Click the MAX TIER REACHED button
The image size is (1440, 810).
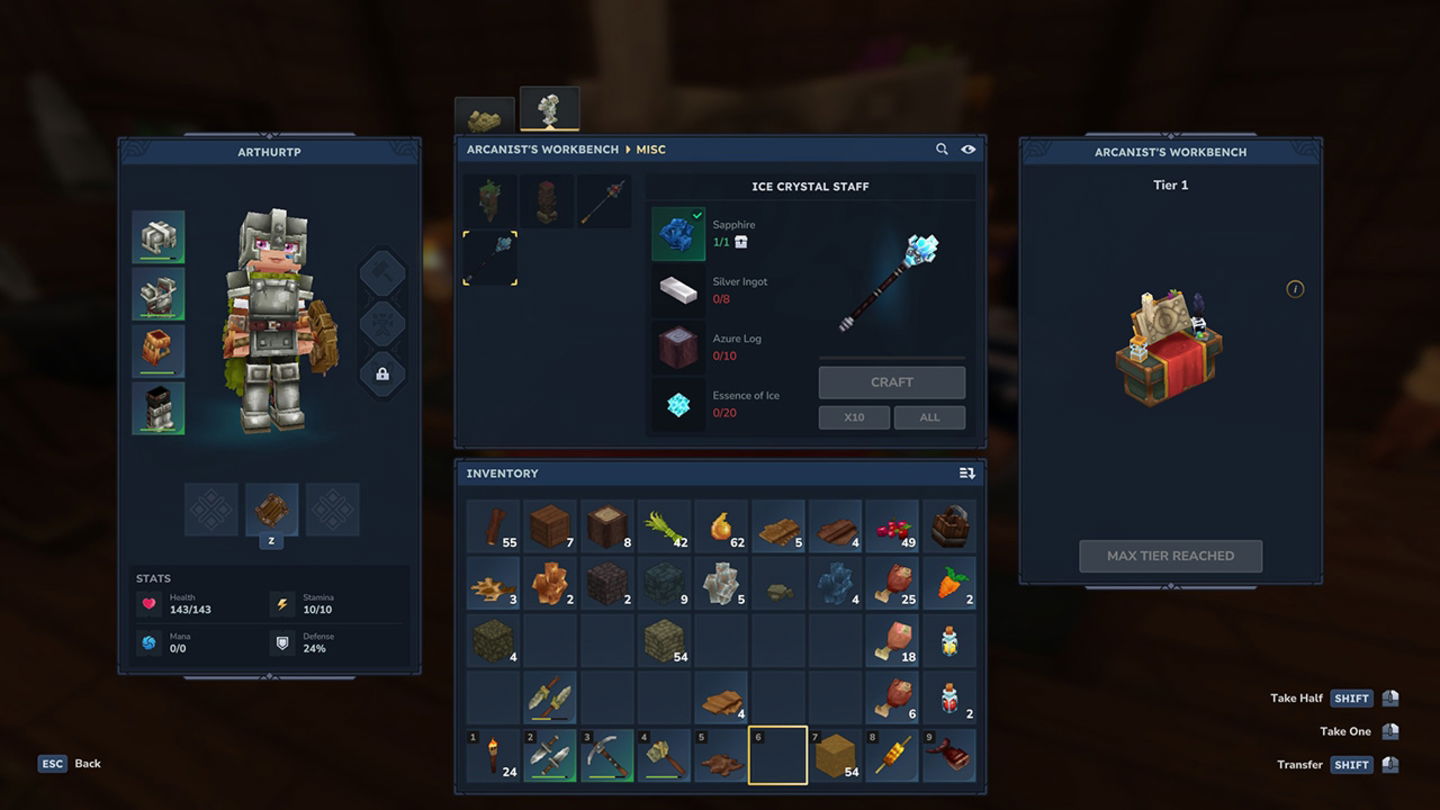coord(1170,556)
